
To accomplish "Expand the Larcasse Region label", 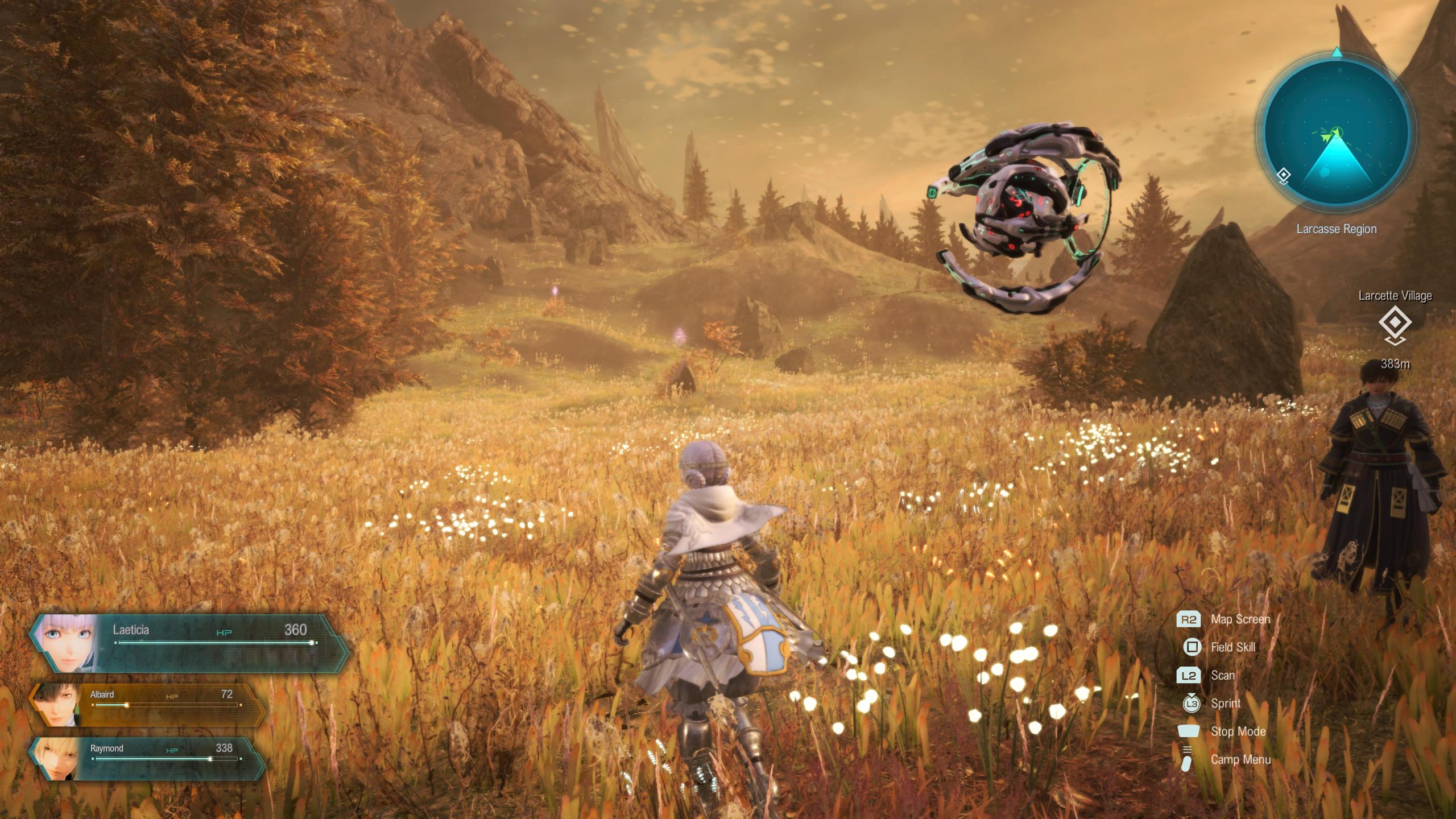I will click(1336, 229).
